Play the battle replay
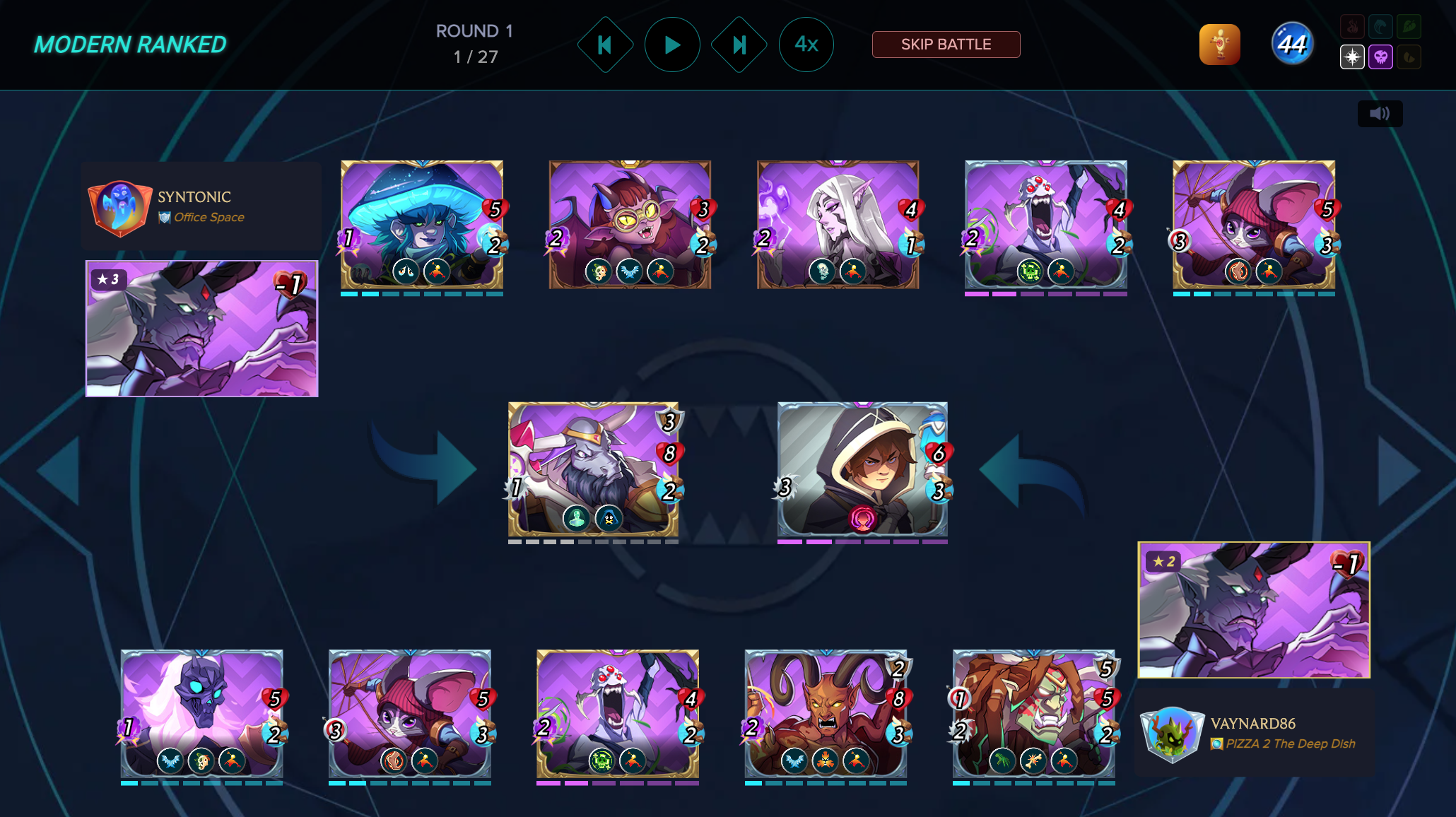This screenshot has height=817, width=1456. [x=672, y=45]
